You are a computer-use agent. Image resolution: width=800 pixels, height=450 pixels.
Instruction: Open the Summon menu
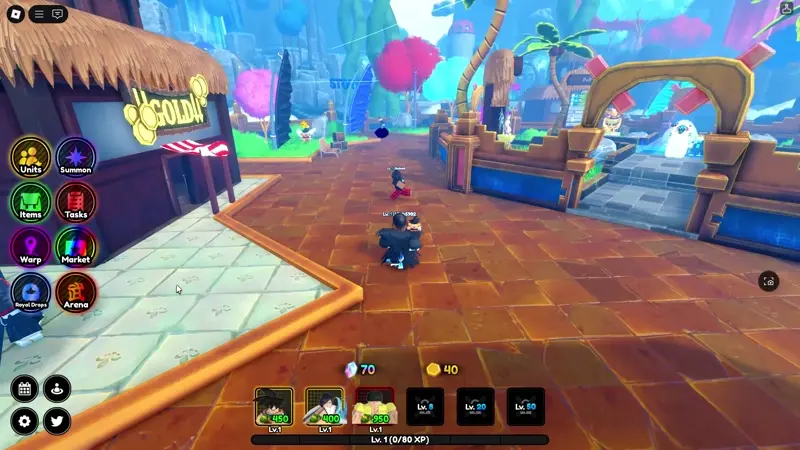pos(76,158)
